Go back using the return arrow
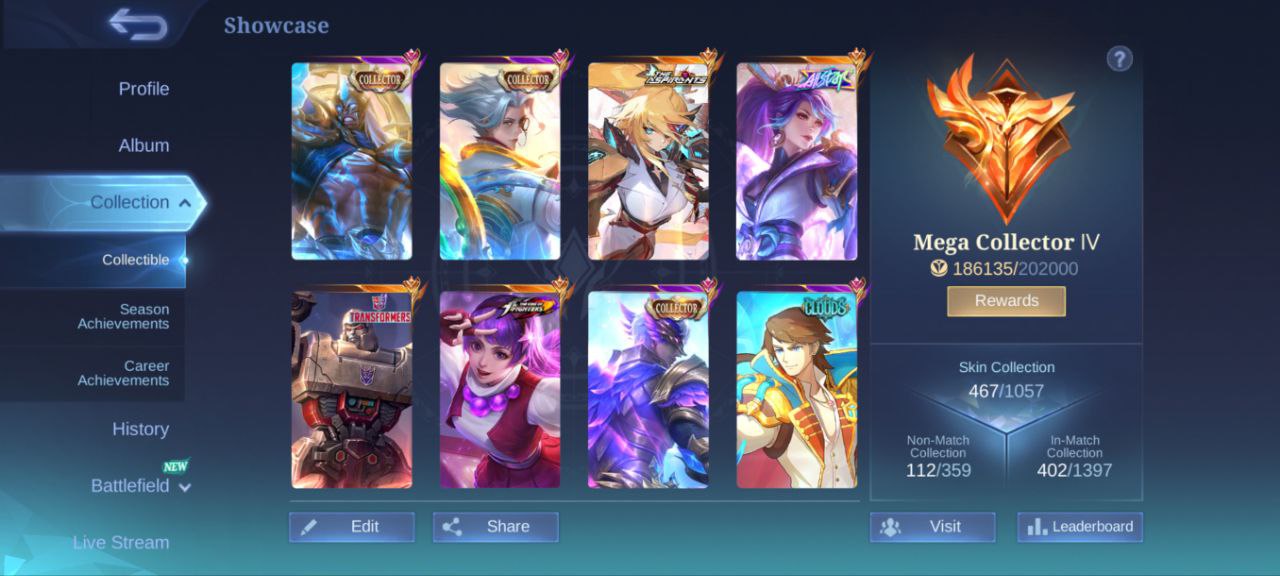The height and width of the screenshot is (576, 1280). (138, 25)
